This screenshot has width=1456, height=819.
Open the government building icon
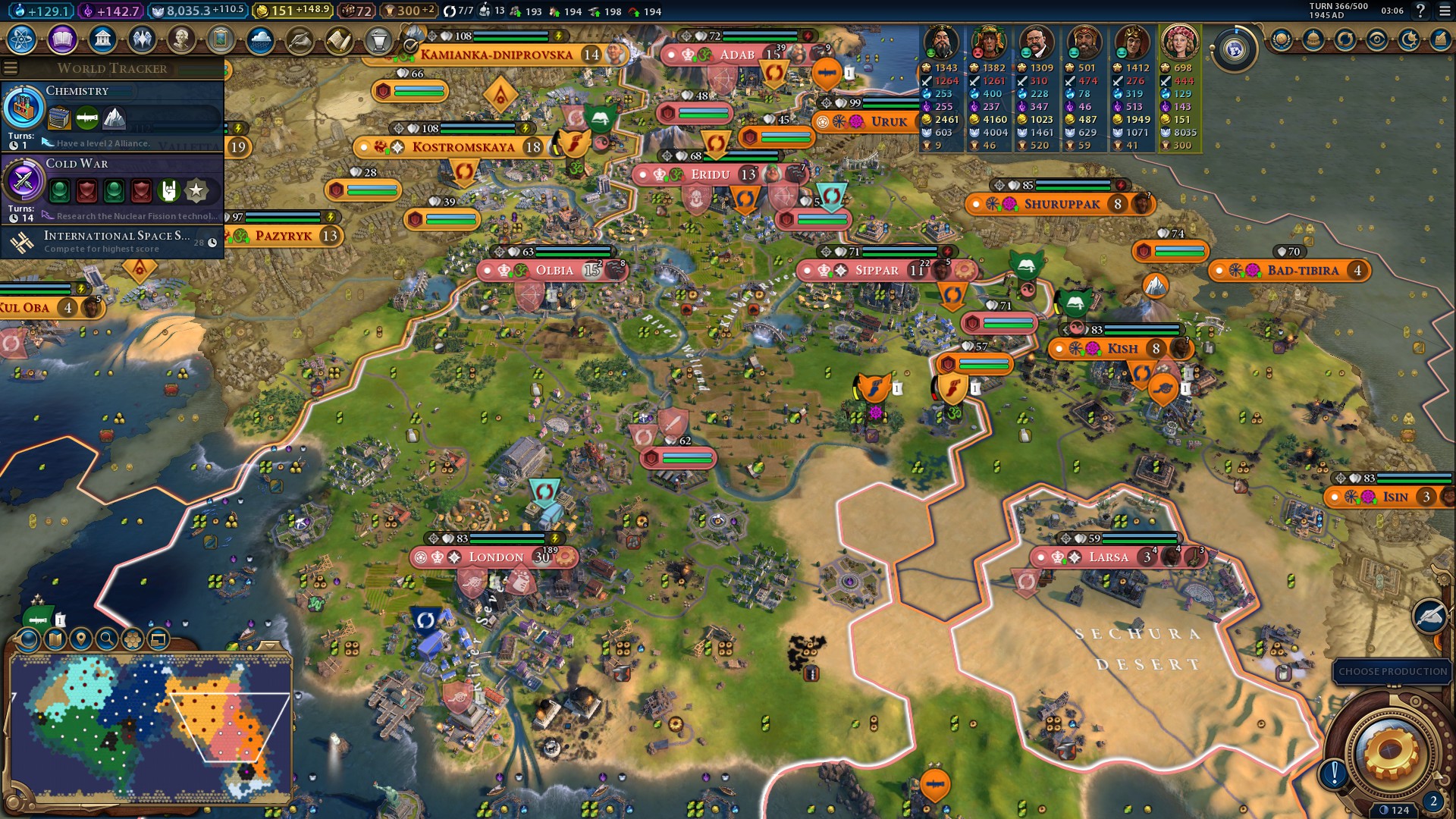tap(102, 39)
